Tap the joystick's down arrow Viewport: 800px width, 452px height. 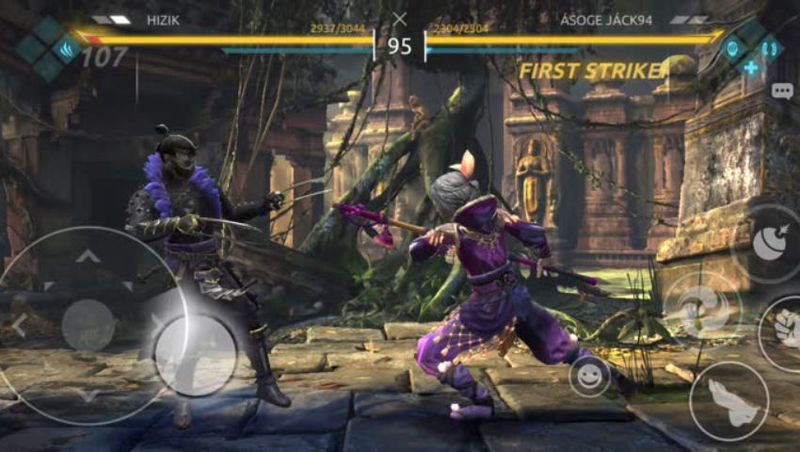(x=88, y=396)
